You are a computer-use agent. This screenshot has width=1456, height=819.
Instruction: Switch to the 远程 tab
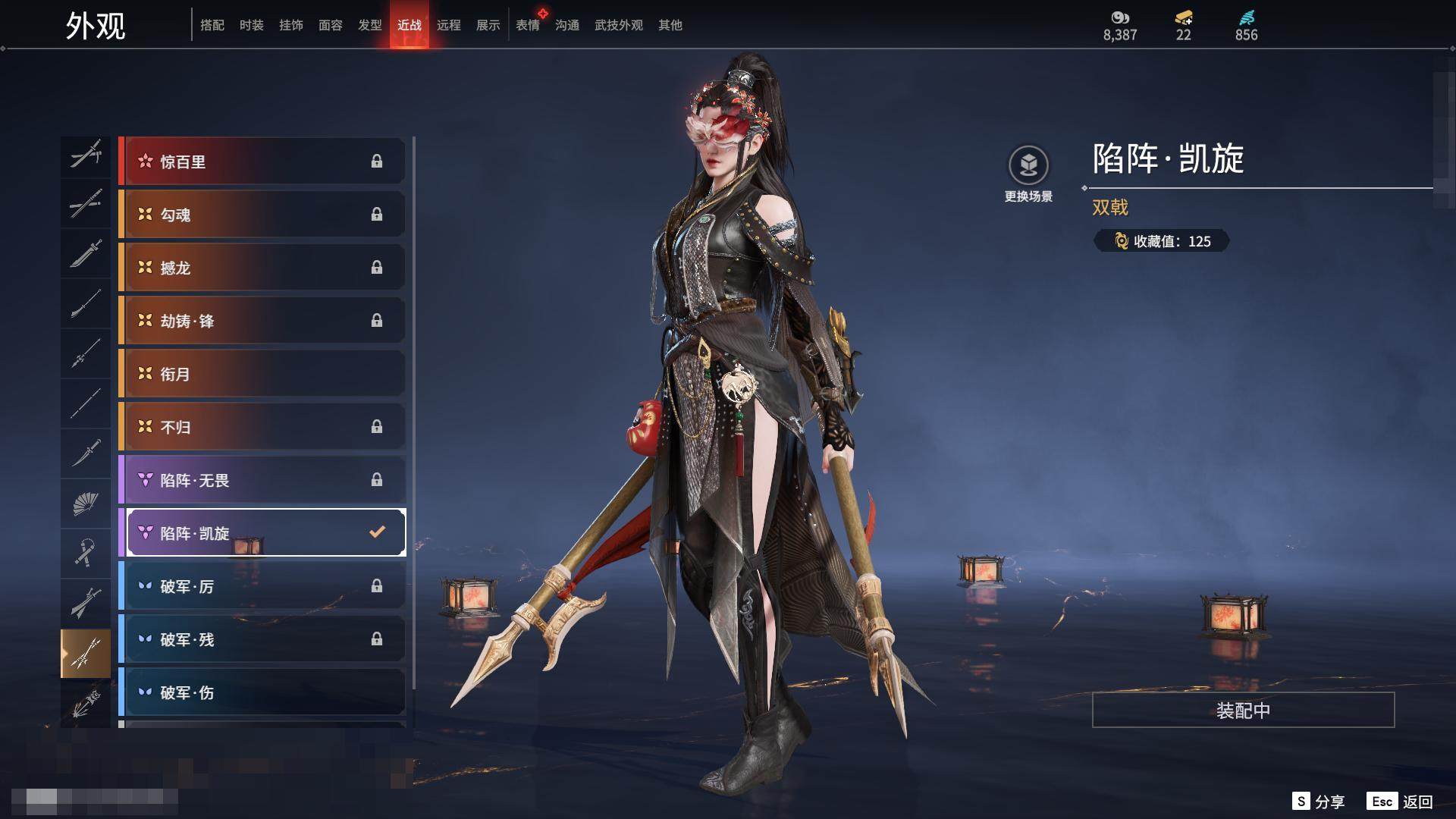pyautogui.click(x=448, y=25)
